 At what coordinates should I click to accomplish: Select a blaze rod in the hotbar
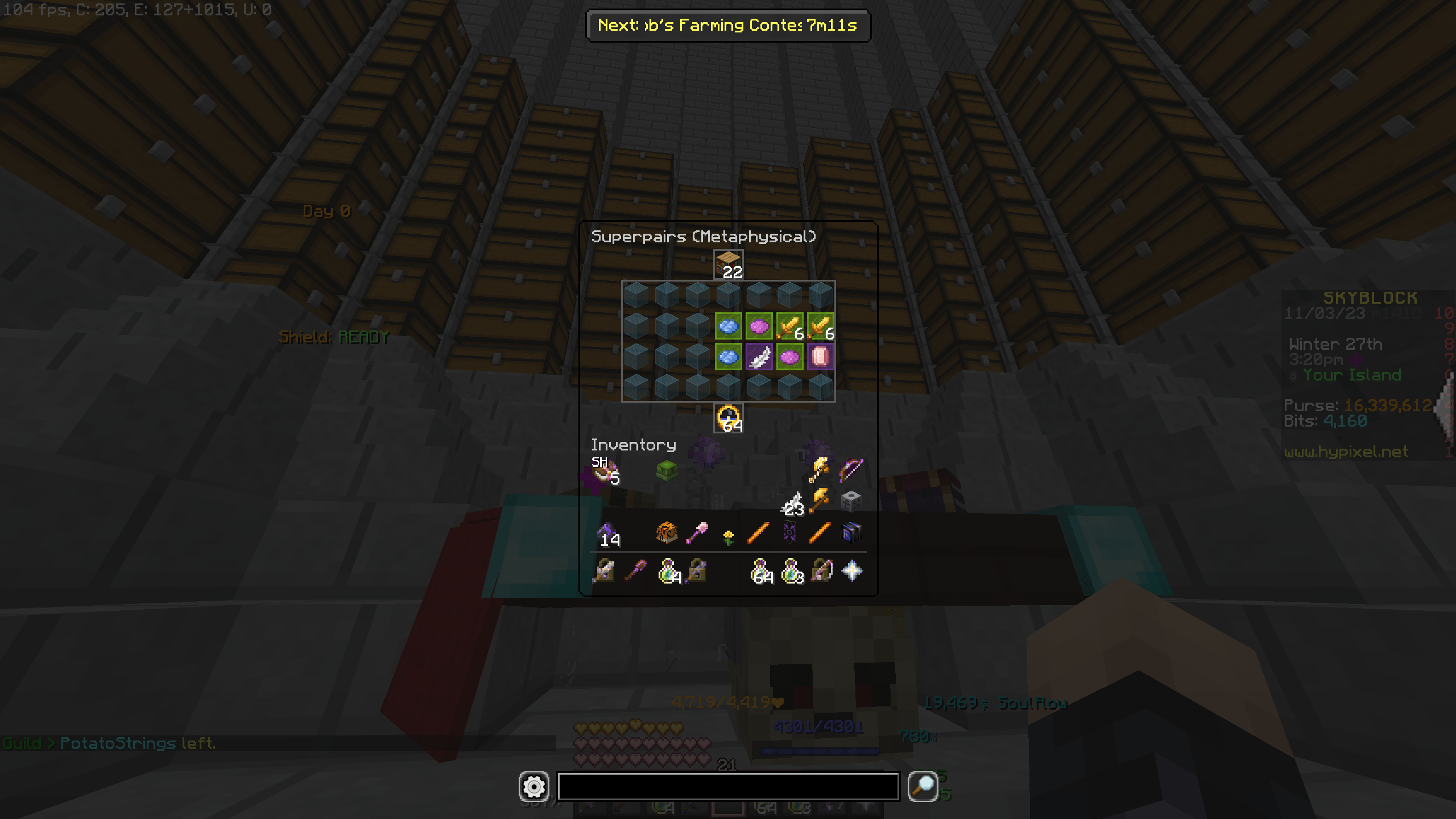pos(759,532)
